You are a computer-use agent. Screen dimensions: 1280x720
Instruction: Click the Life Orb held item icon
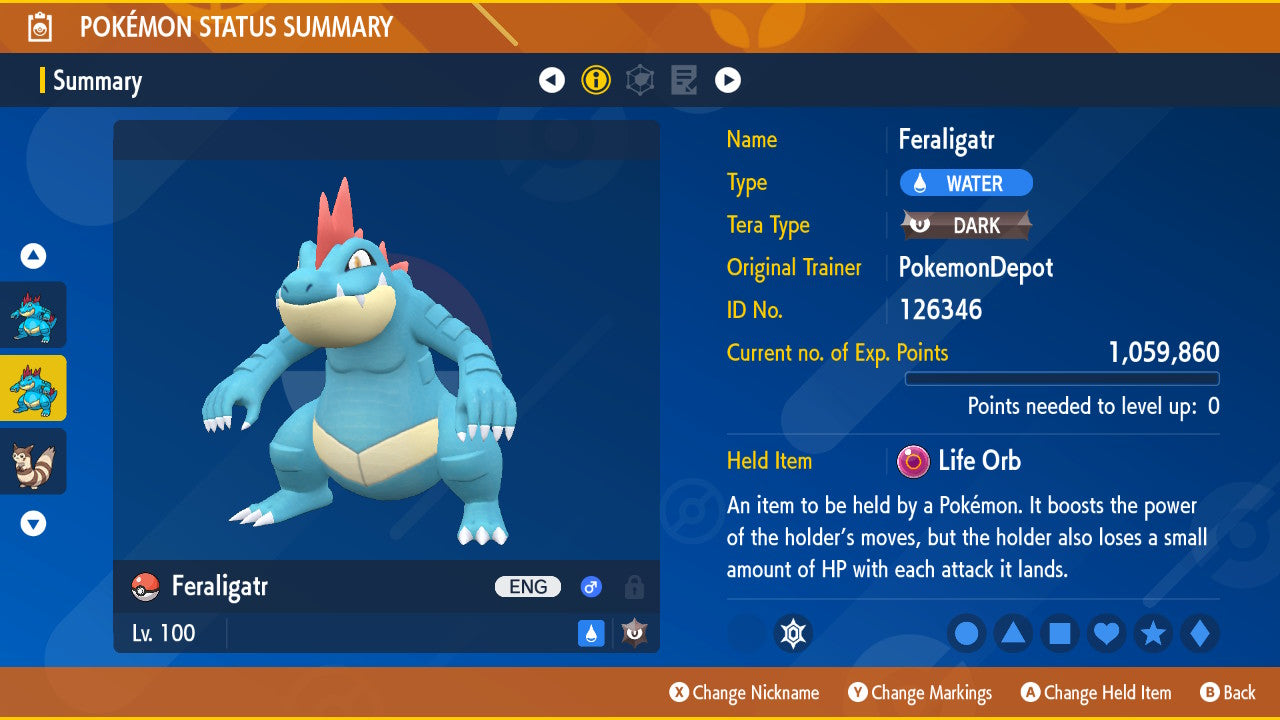click(x=912, y=461)
